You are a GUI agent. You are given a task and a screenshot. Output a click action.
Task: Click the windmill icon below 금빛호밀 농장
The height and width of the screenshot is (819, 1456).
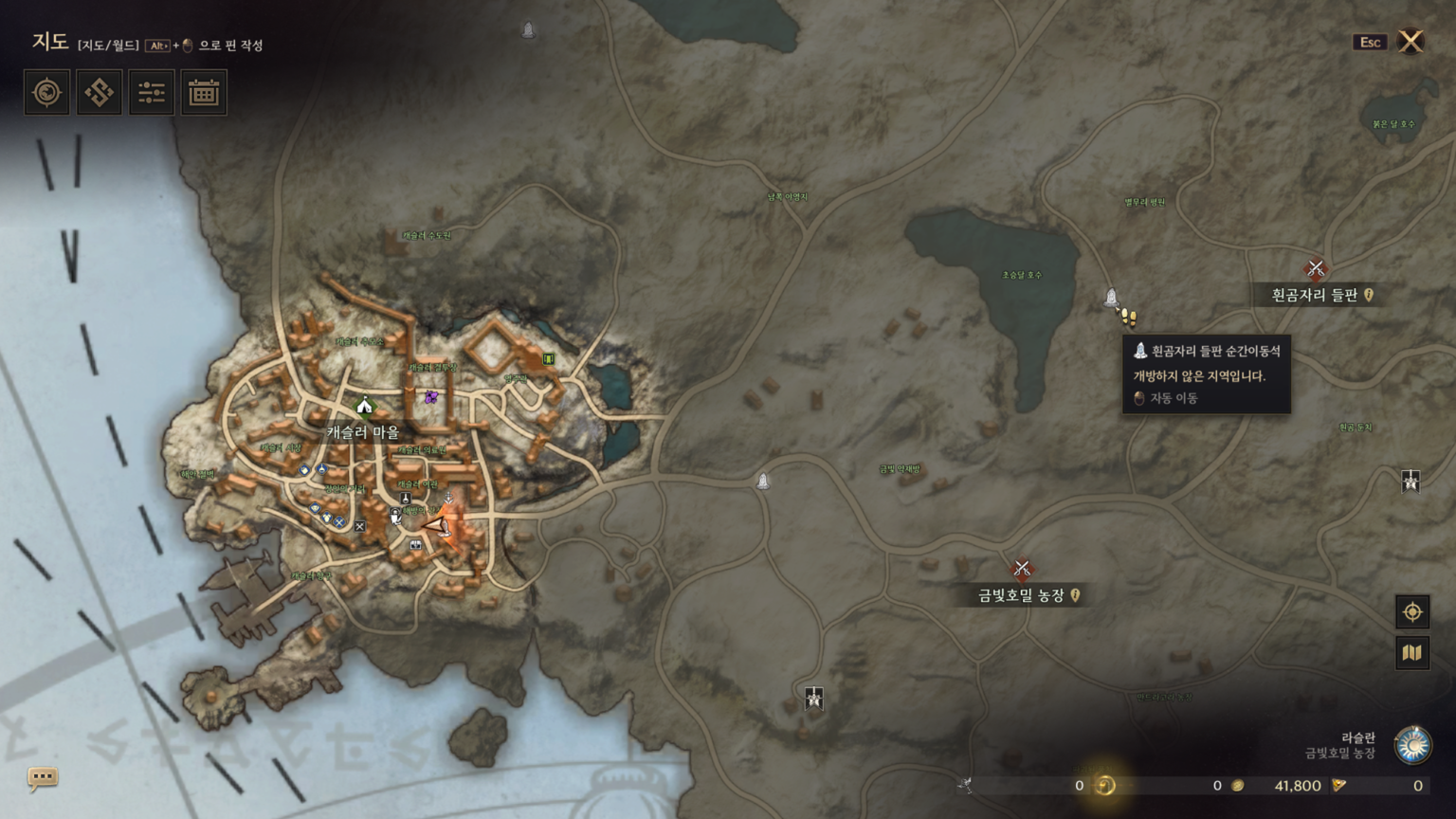point(813,696)
